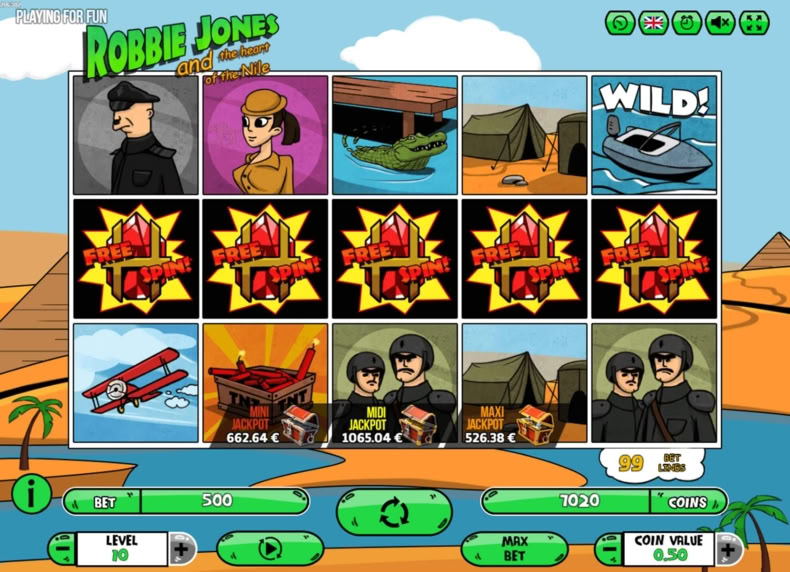
Task: Open the info paytable button
Action: (32, 493)
